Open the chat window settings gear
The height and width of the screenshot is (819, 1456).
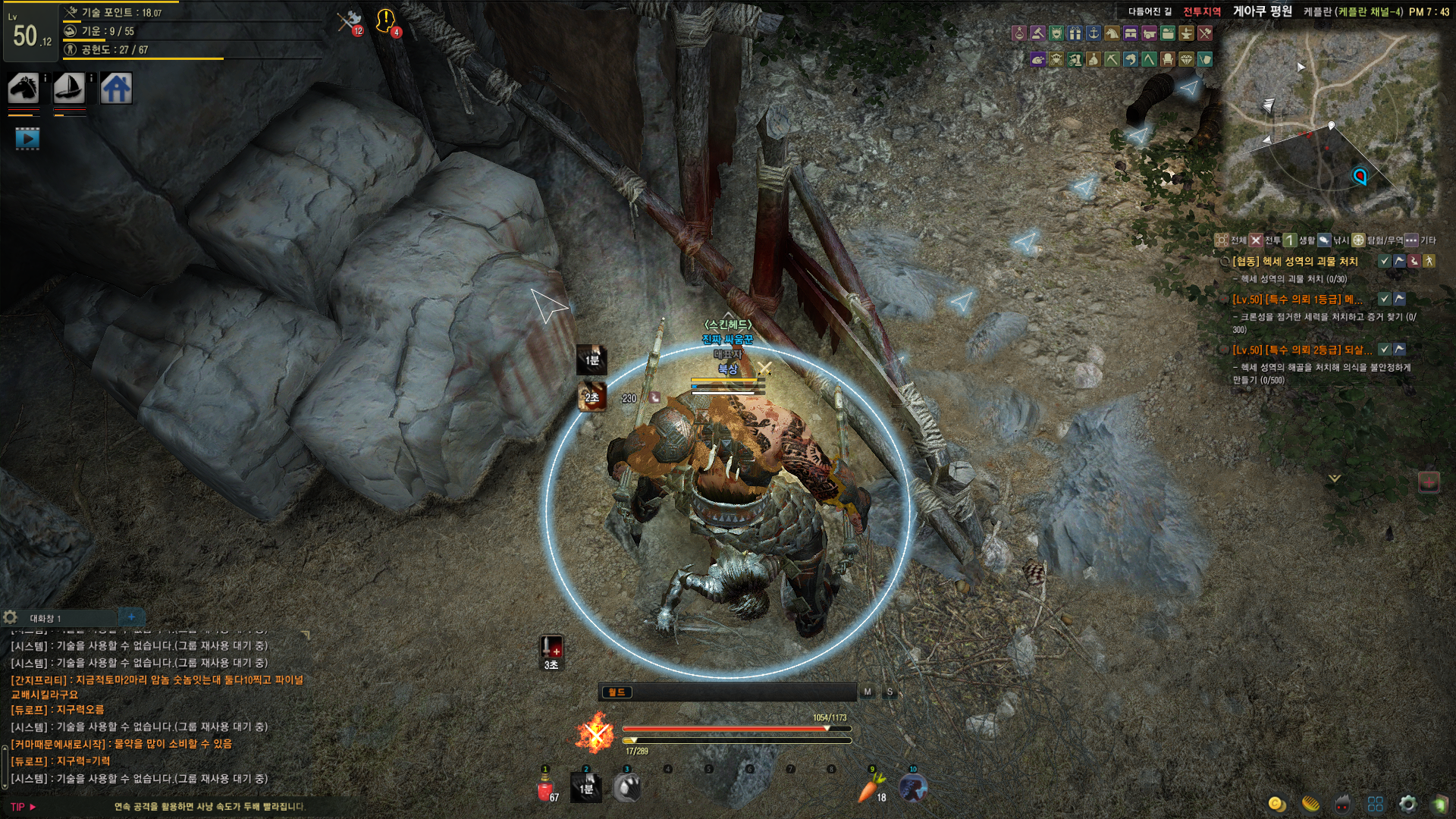point(11,617)
